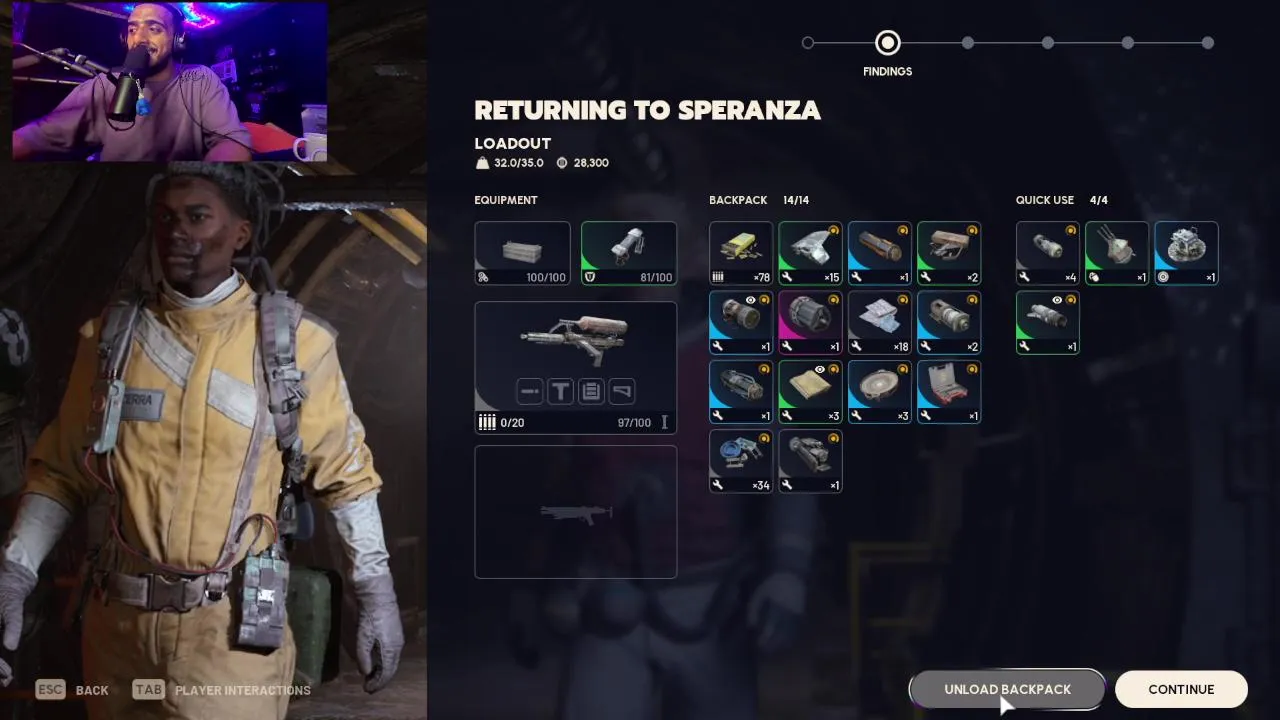This screenshot has width=1280, height=720.
Task: Select the weapon magazine attachment slot
Action: point(591,391)
